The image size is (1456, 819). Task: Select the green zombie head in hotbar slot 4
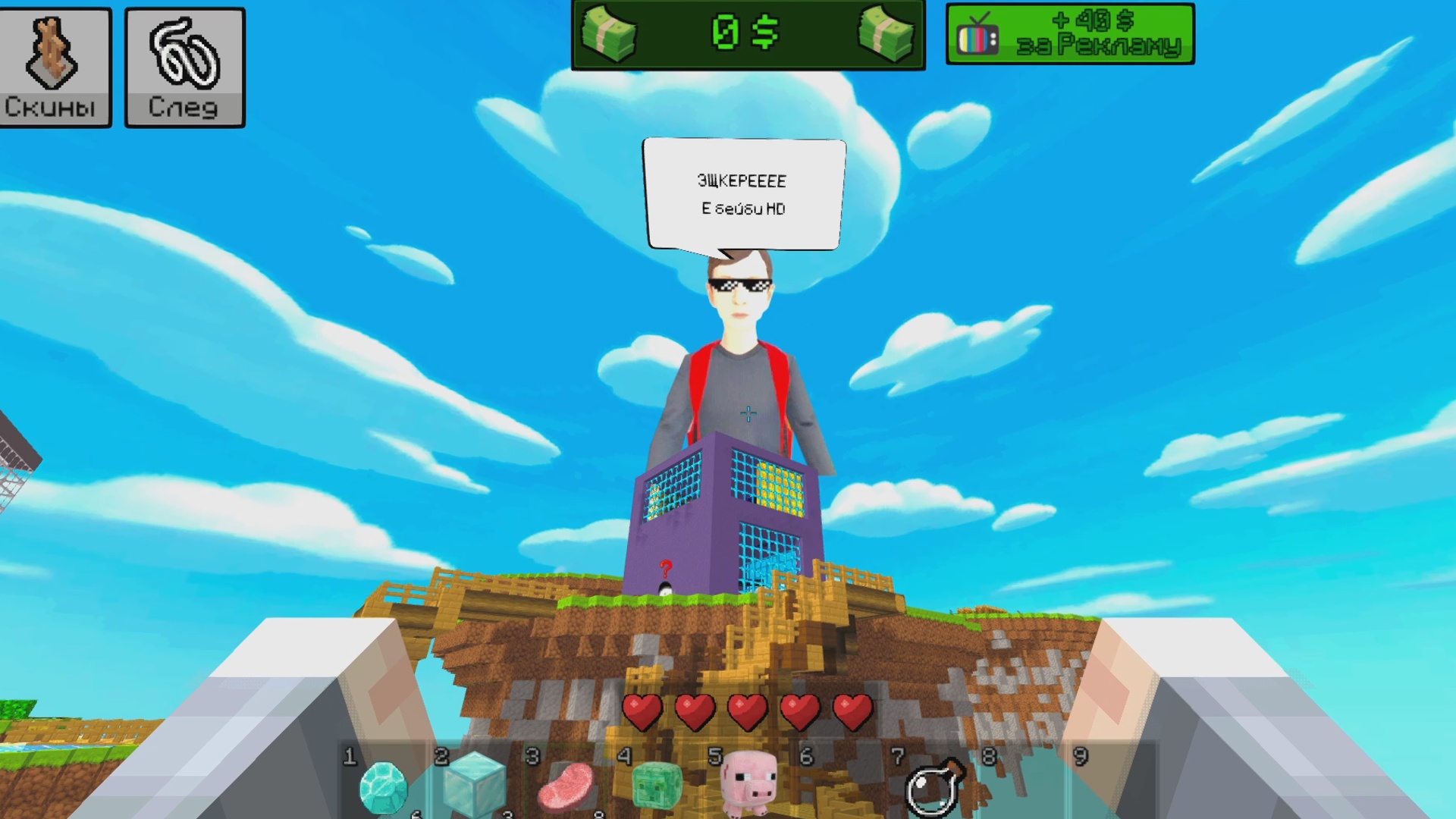[659, 789]
